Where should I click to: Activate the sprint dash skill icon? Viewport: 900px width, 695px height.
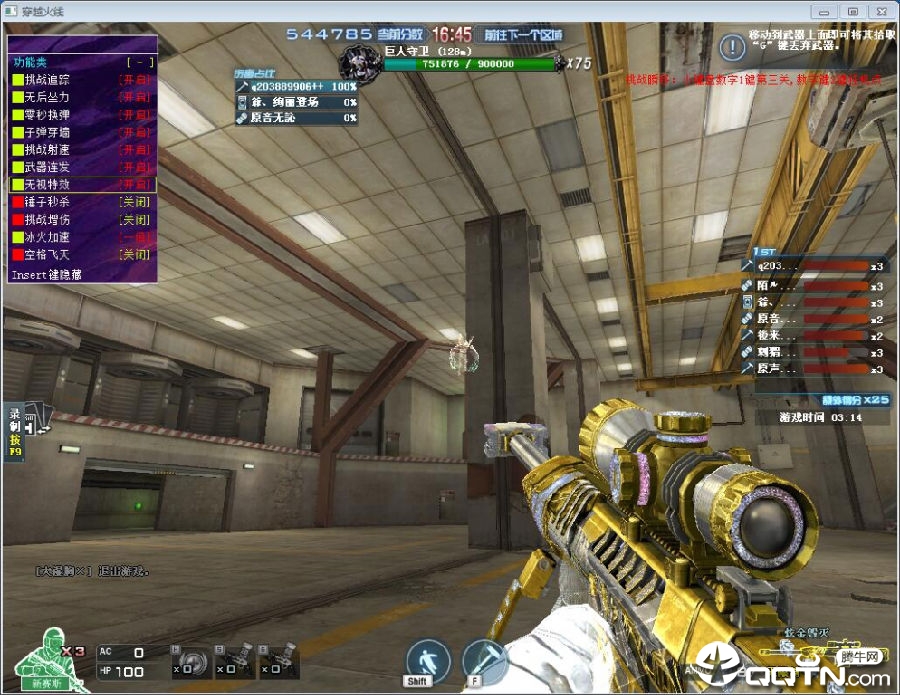pyautogui.click(x=428, y=660)
